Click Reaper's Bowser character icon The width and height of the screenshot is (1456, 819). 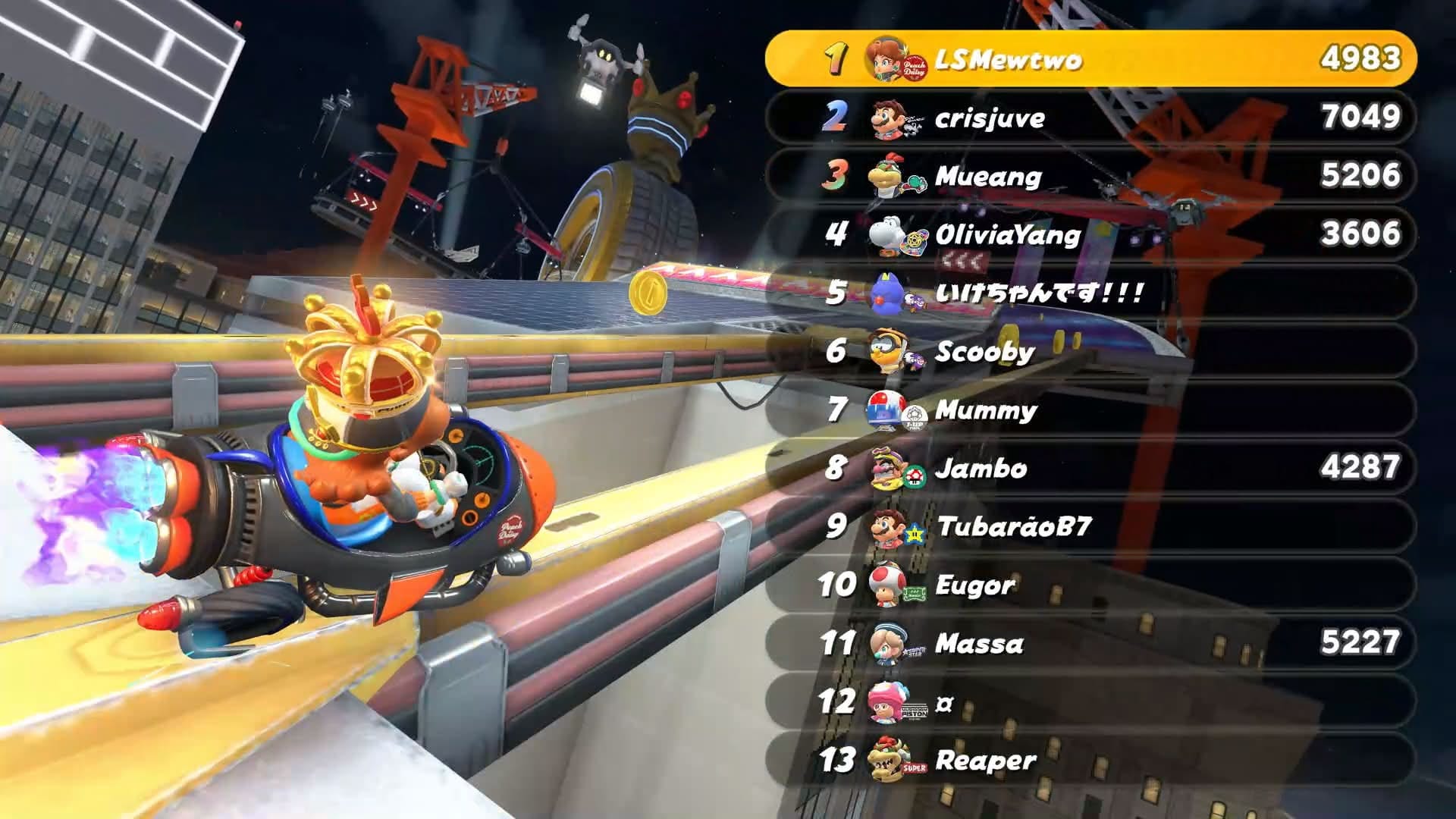pos(886,758)
